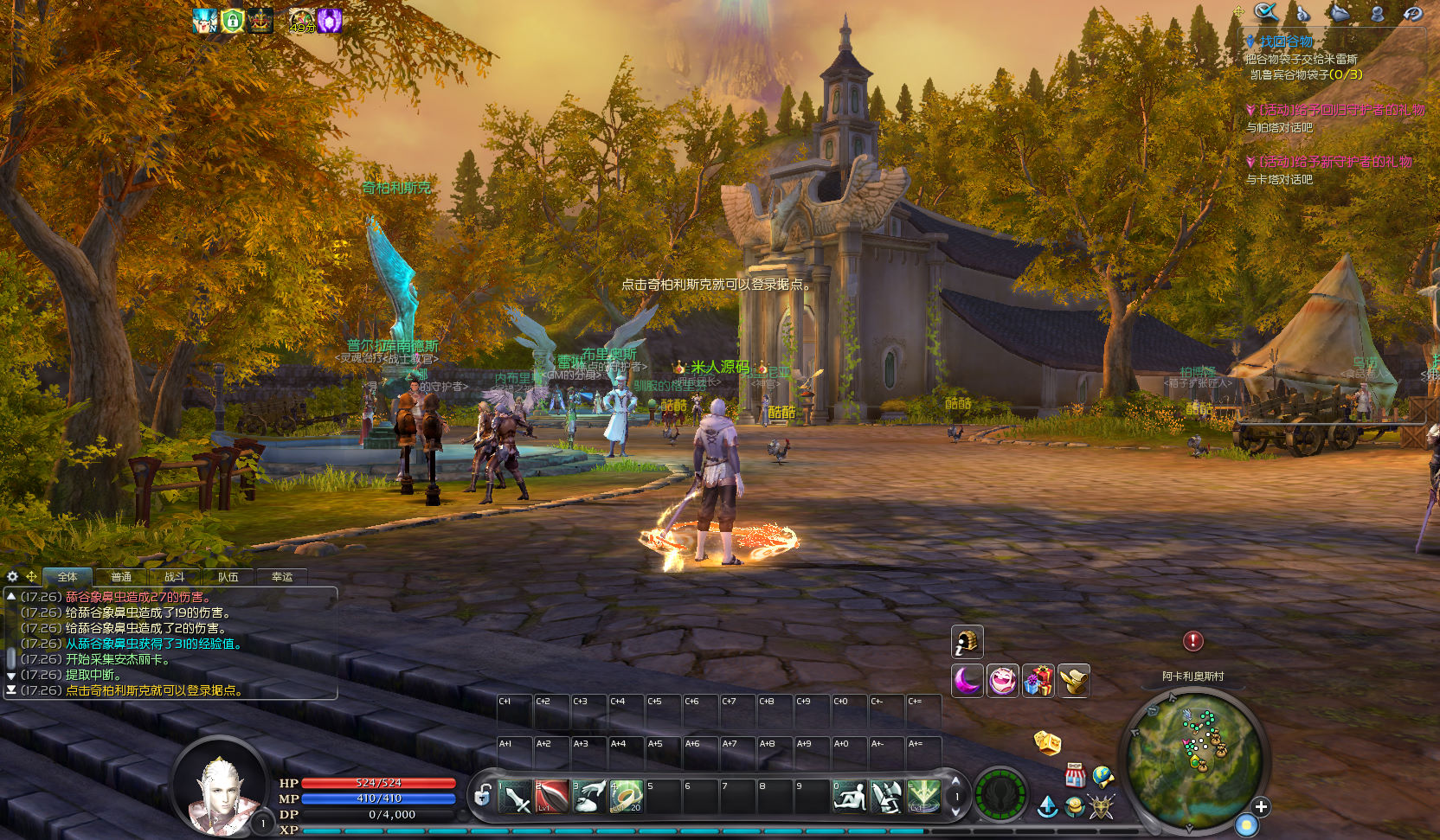Select the 队伍 chat tab
This screenshot has height=840, width=1440.
pyautogui.click(x=228, y=577)
